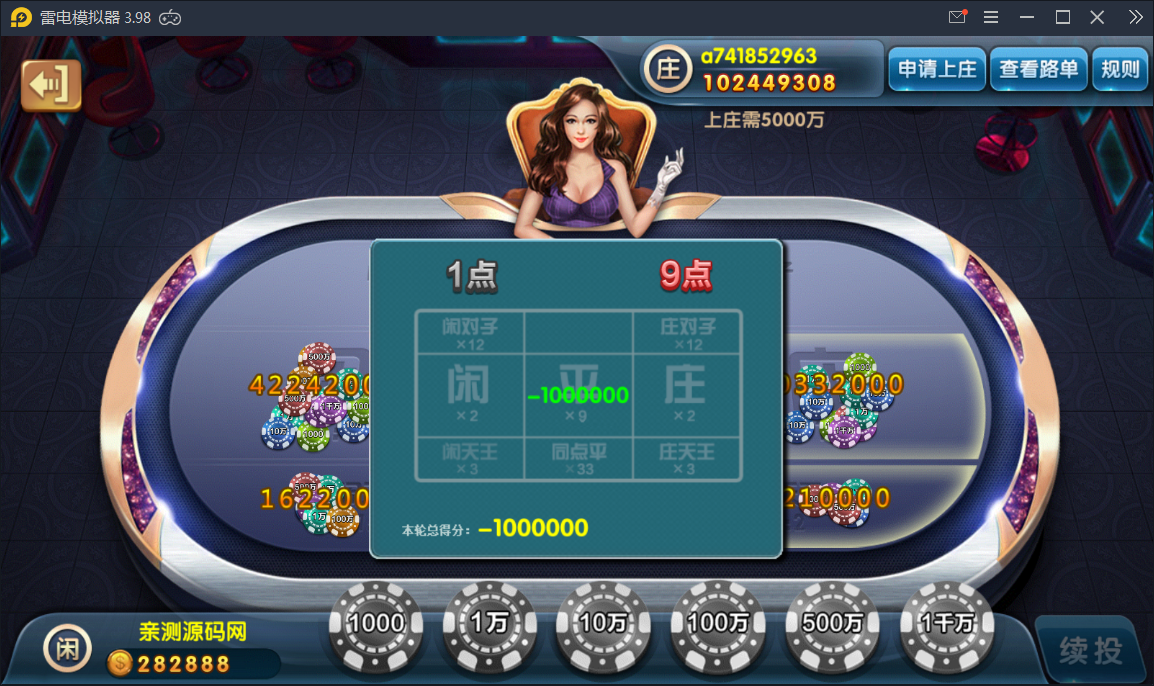
Task: Pick the 1千万 betting chip
Action: point(946,625)
